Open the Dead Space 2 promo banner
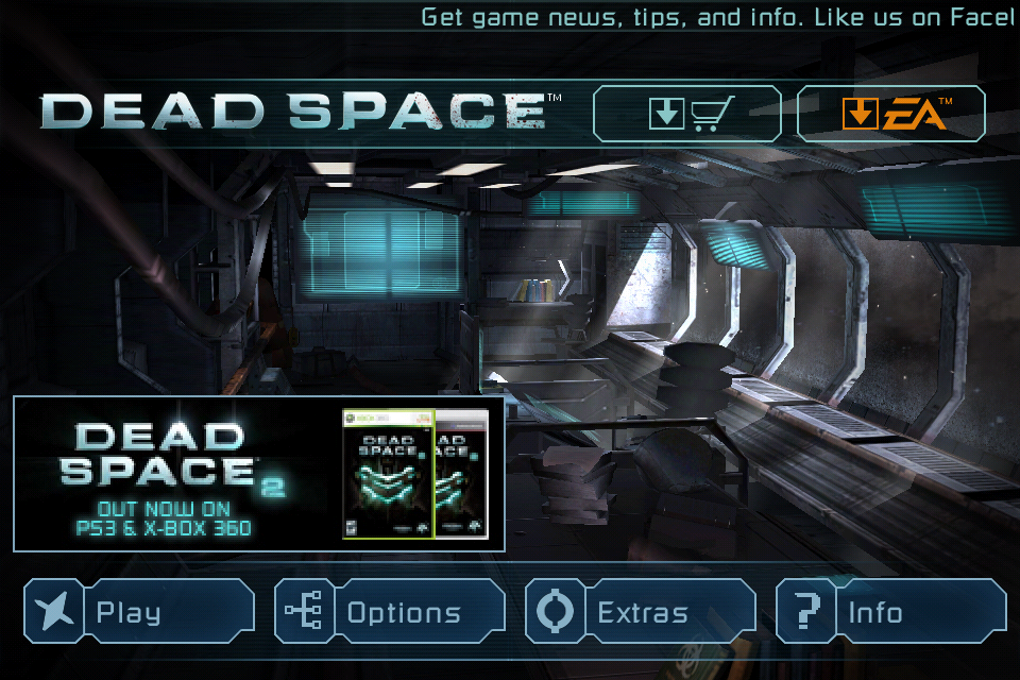 (259, 474)
